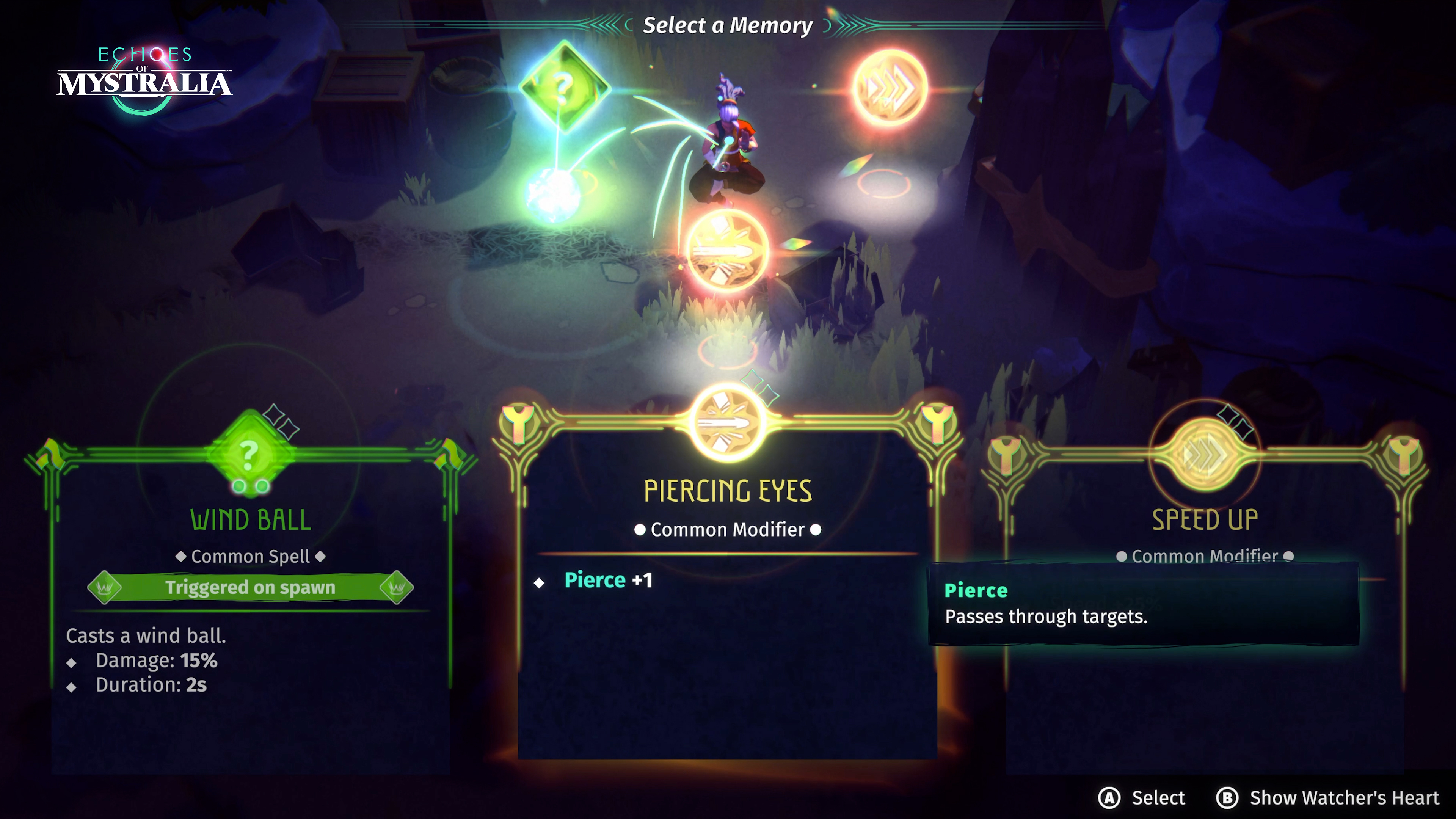
Task: Show Watcher's Heart
Action: pos(1343,797)
